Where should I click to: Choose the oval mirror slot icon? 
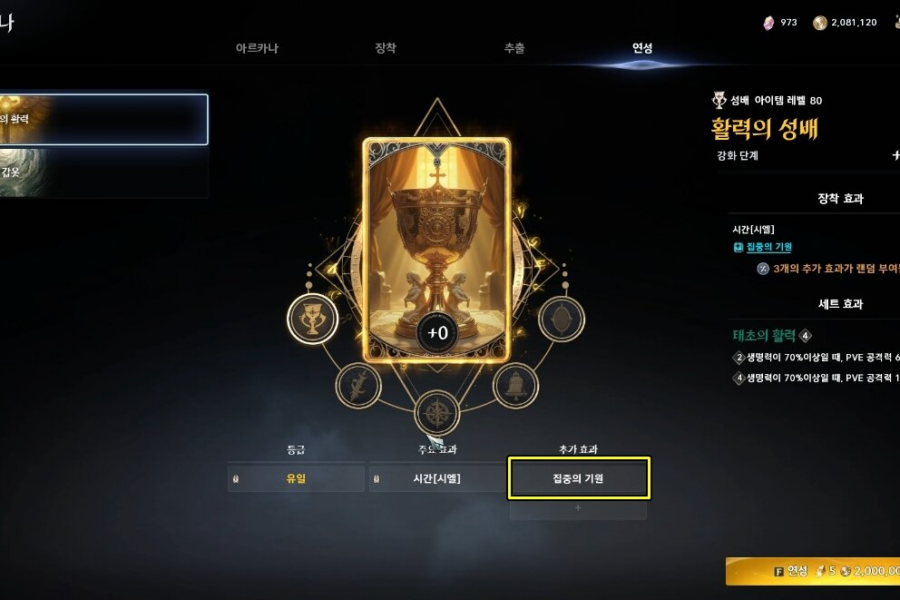(x=562, y=319)
